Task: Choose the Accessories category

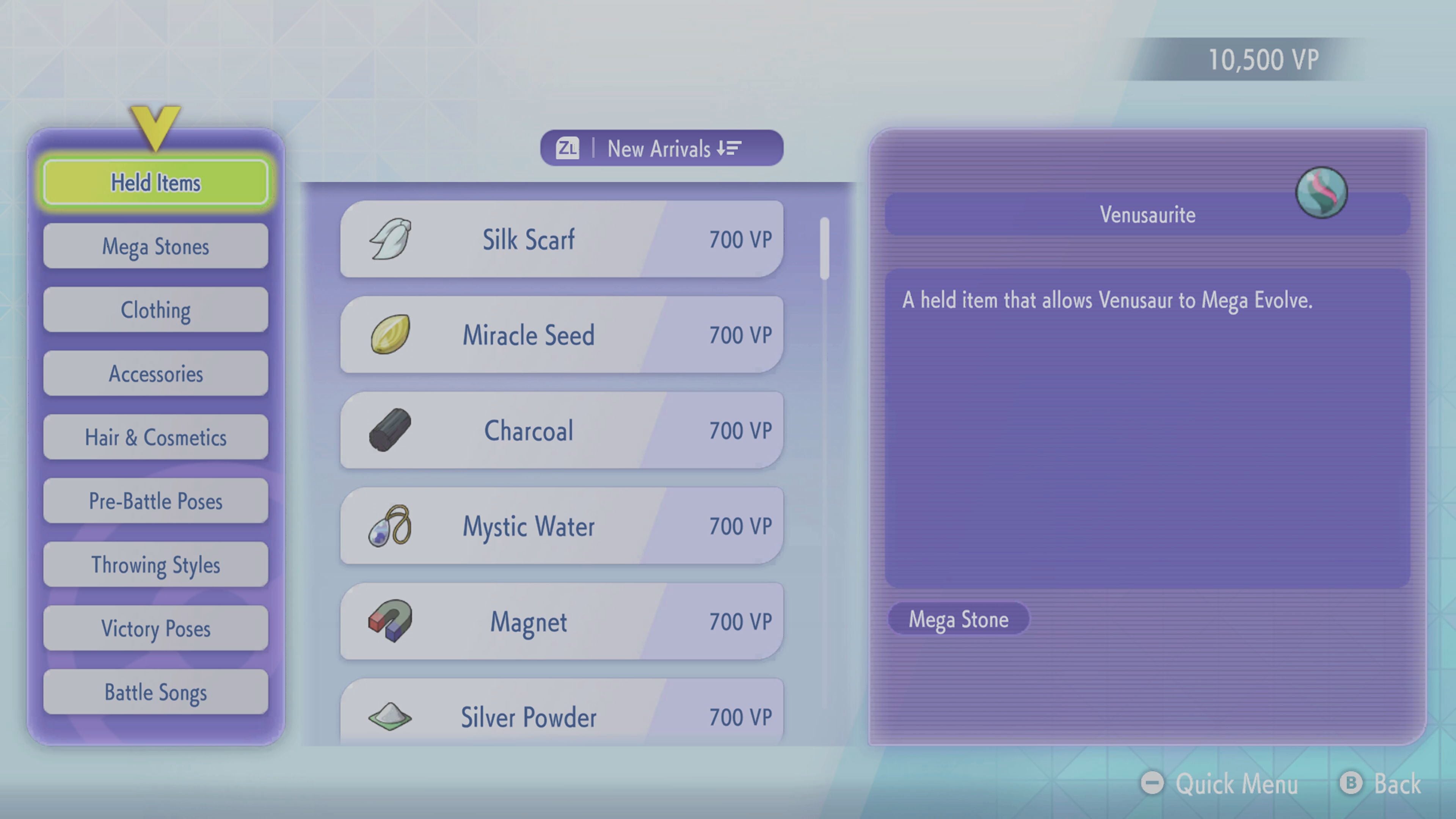Action: pyautogui.click(x=155, y=373)
